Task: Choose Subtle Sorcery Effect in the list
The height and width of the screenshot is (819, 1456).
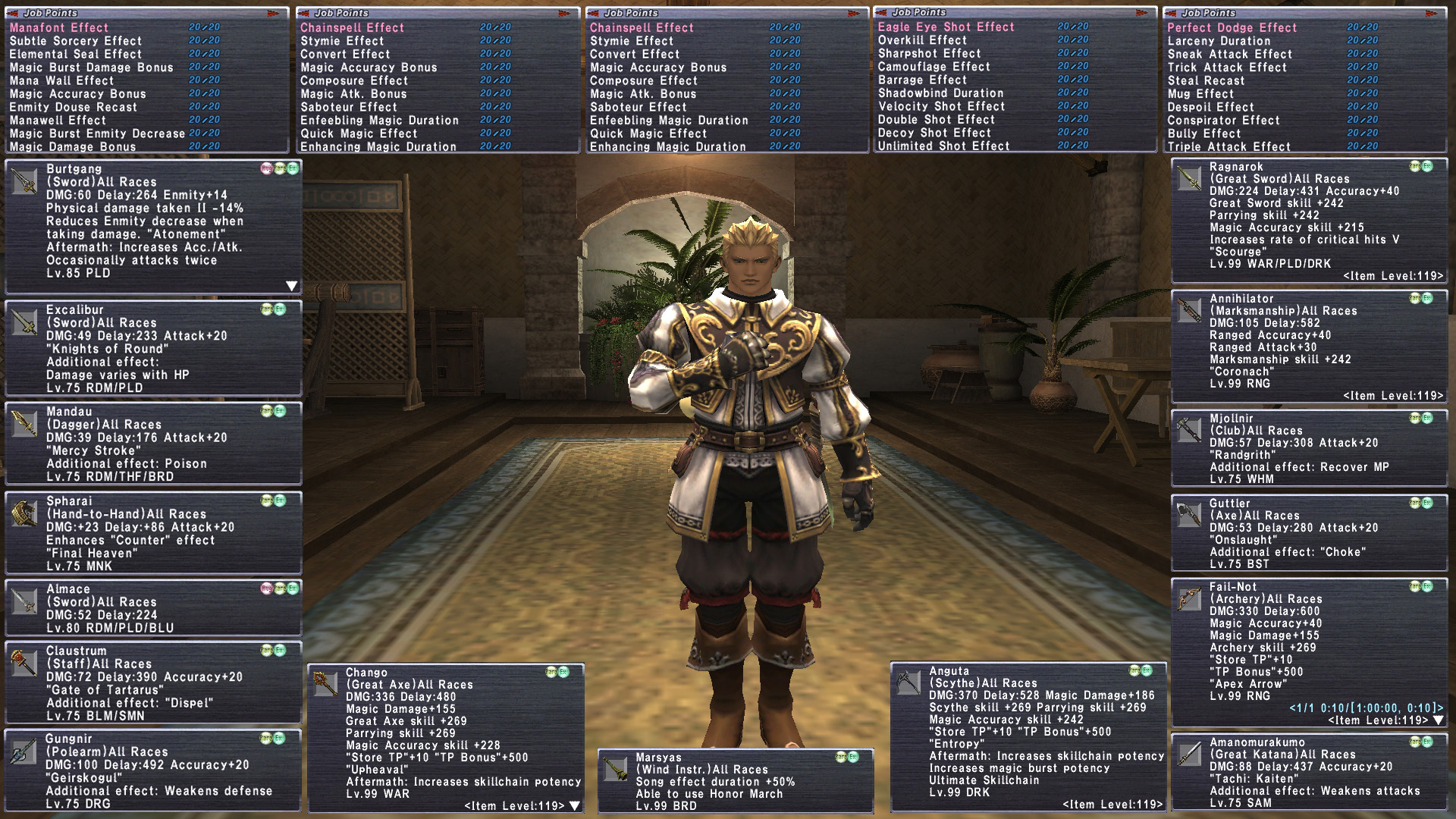Action: pyautogui.click(x=76, y=41)
